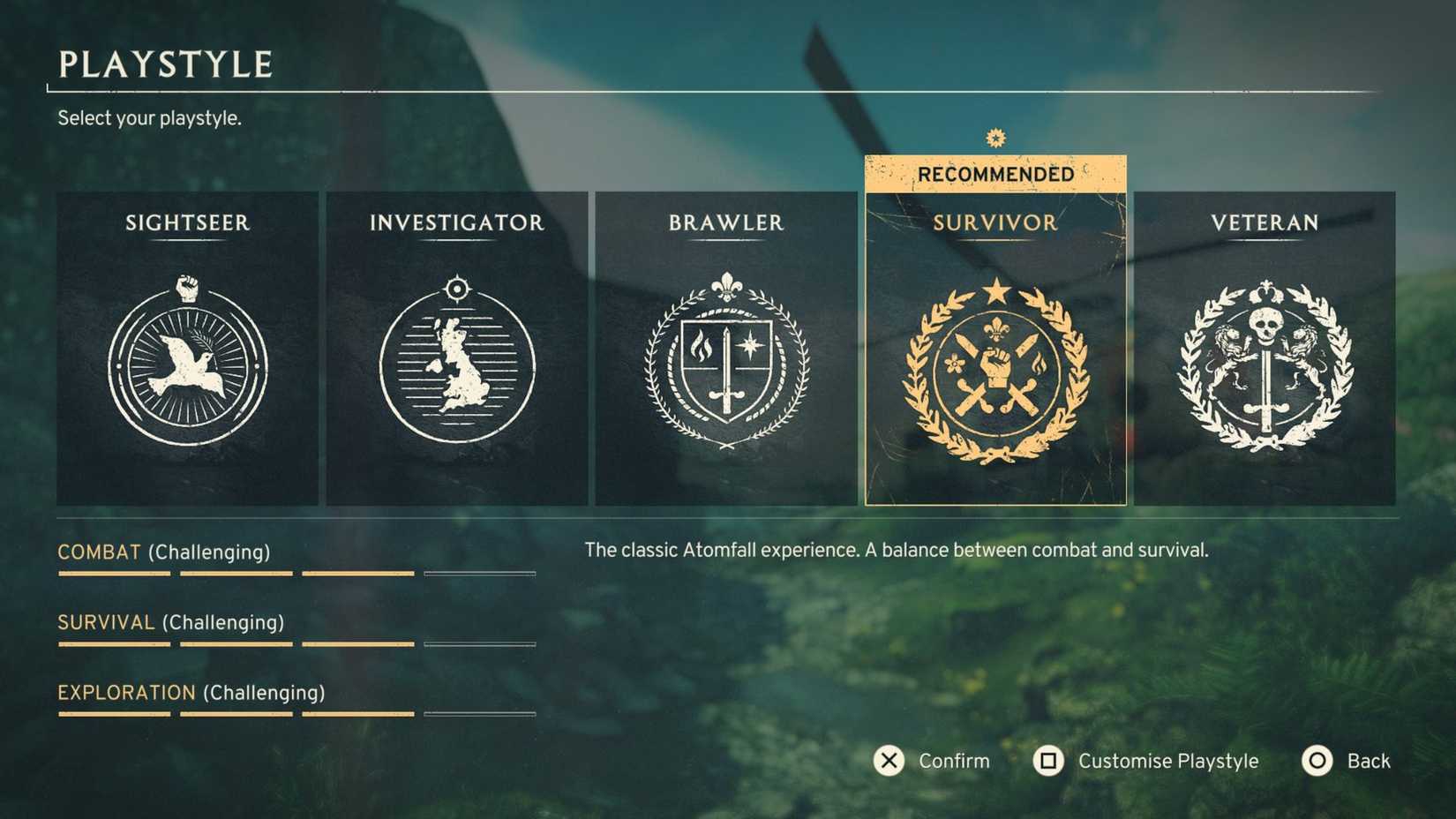Click the SURVIVAL (Challenging) label
The width and height of the screenshot is (1456, 819).
click(x=169, y=622)
